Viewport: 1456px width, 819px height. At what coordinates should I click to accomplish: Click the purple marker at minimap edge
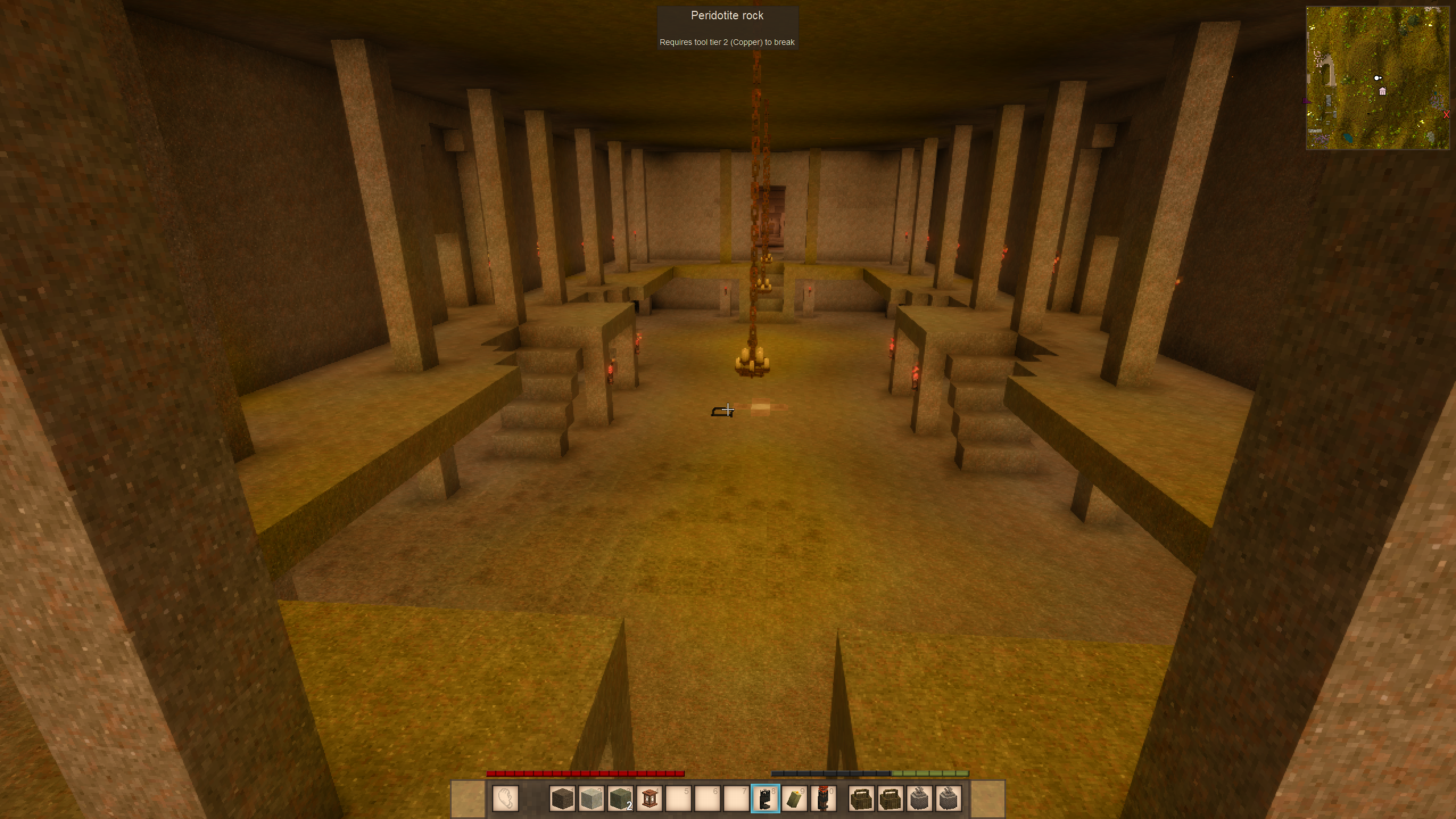coord(1306,101)
